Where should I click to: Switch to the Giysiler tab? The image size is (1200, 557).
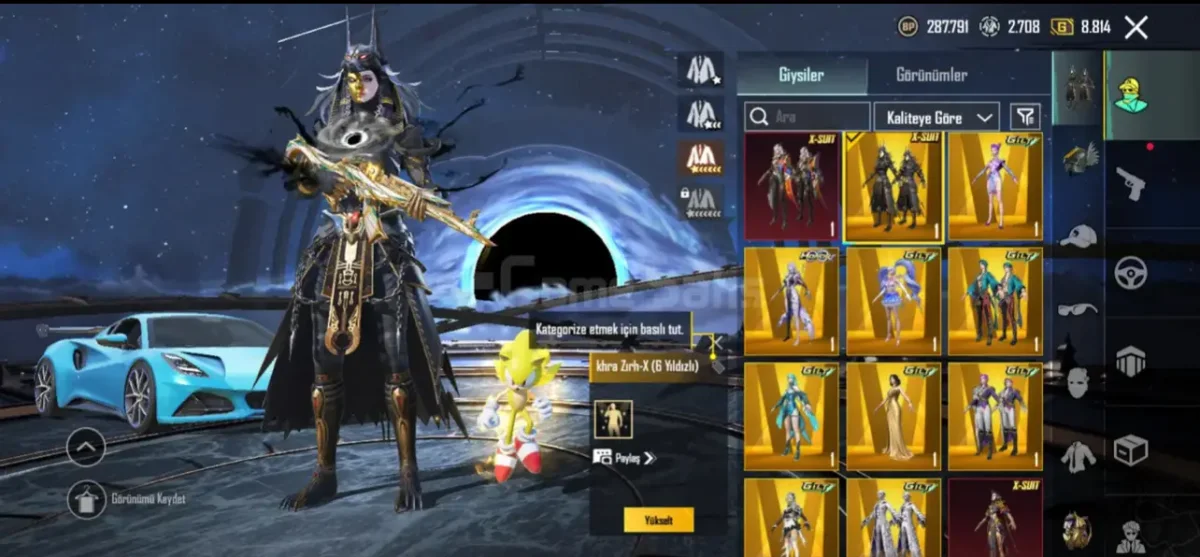(x=802, y=76)
